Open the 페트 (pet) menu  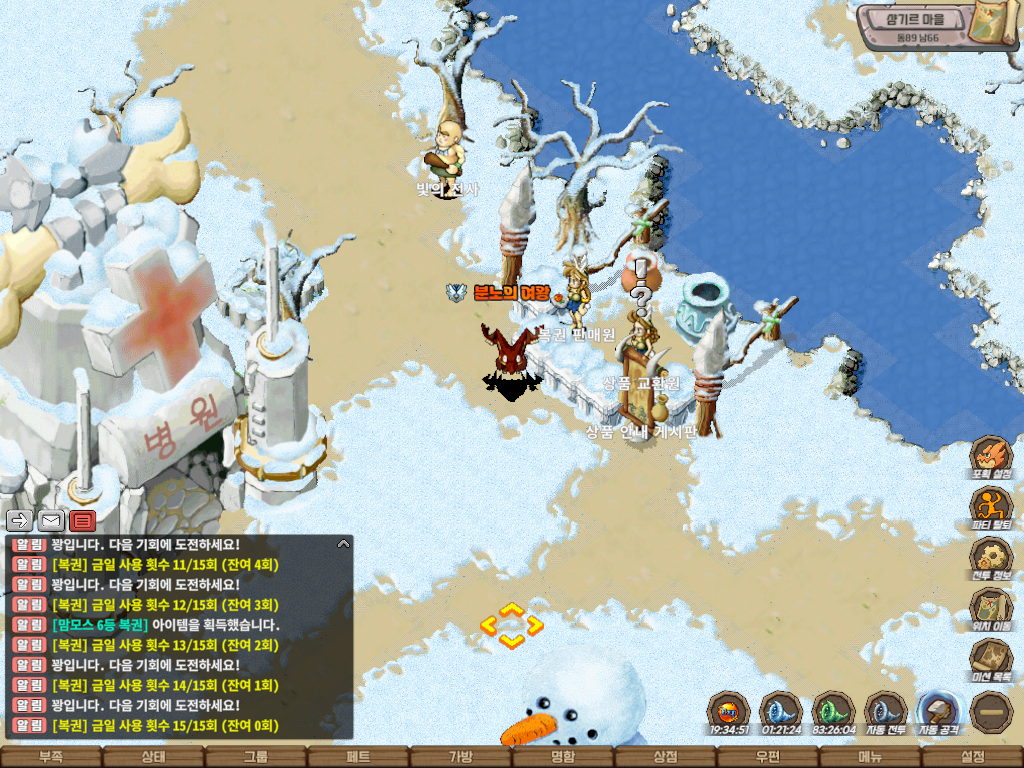pos(358,757)
